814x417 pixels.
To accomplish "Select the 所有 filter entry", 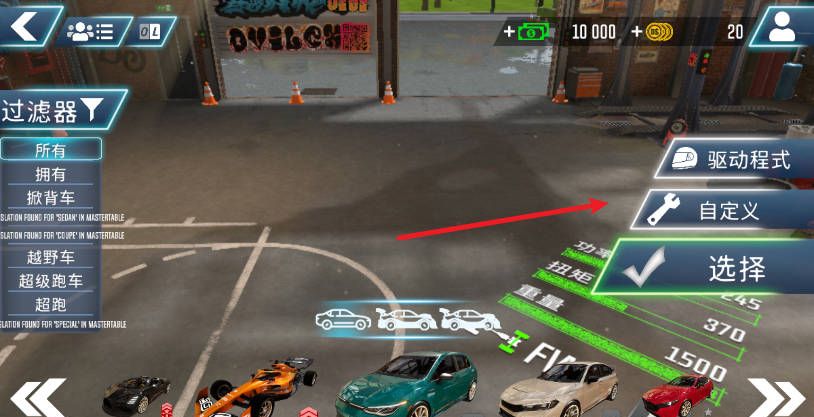I will 51,150.
